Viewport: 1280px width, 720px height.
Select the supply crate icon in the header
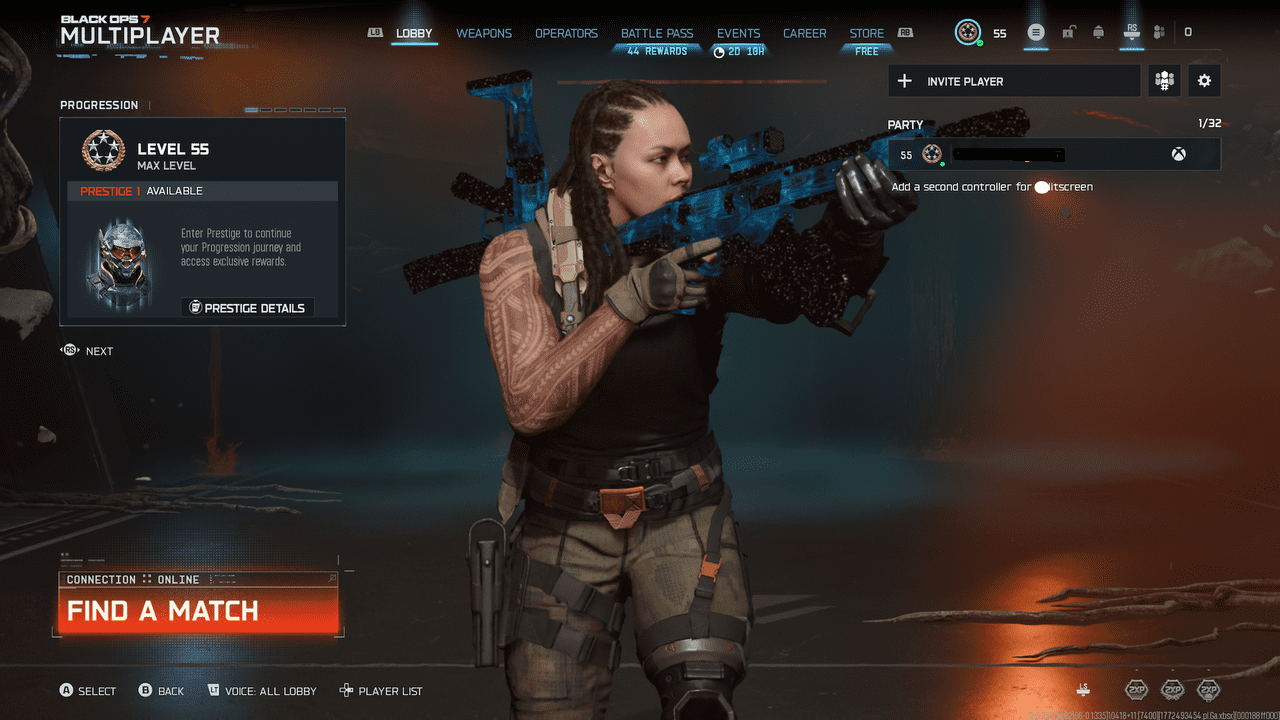pyautogui.click(x=1097, y=32)
